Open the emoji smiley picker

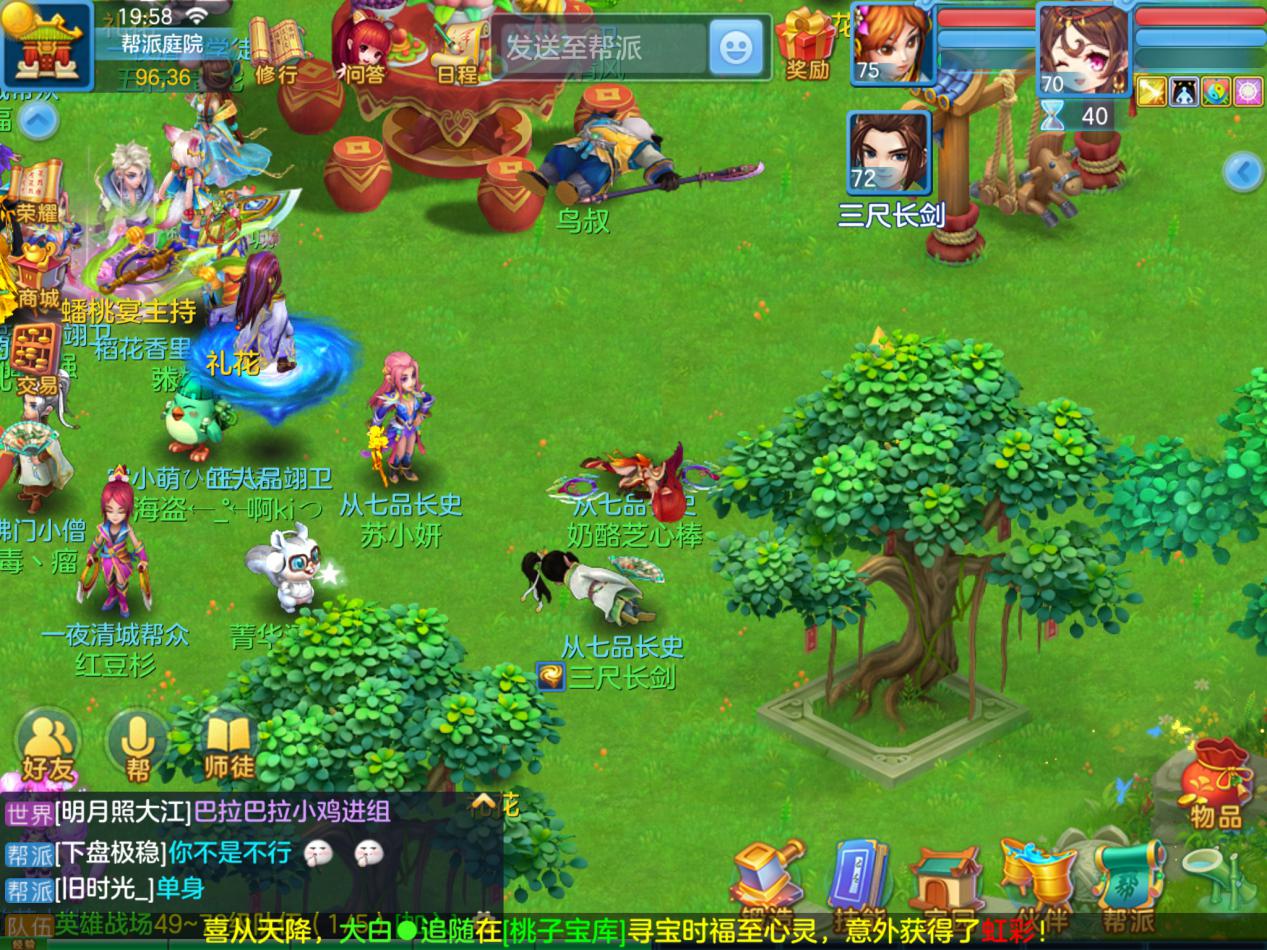click(x=736, y=47)
